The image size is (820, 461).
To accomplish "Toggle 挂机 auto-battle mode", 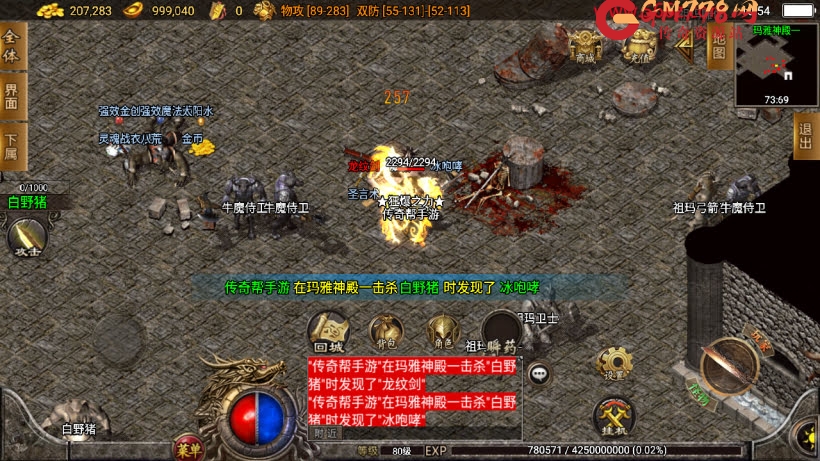I will [x=613, y=417].
